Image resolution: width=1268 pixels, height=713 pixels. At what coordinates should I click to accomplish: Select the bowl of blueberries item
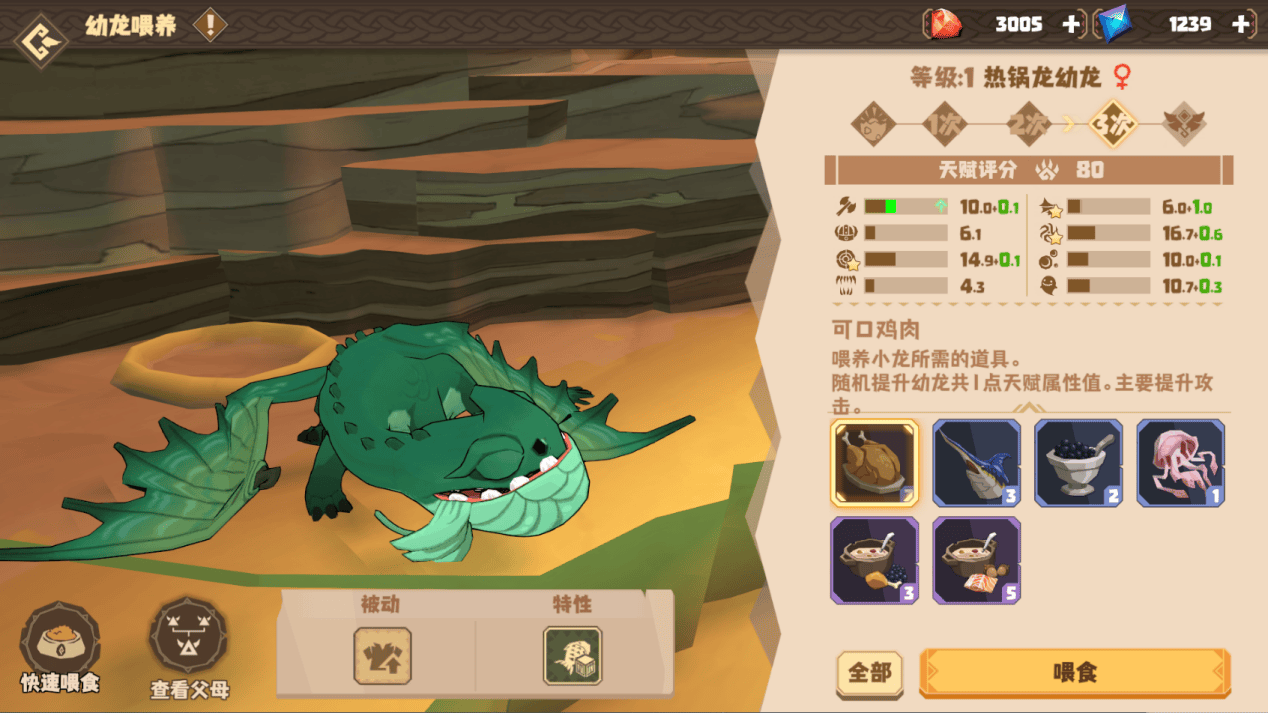[x=1078, y=462]
